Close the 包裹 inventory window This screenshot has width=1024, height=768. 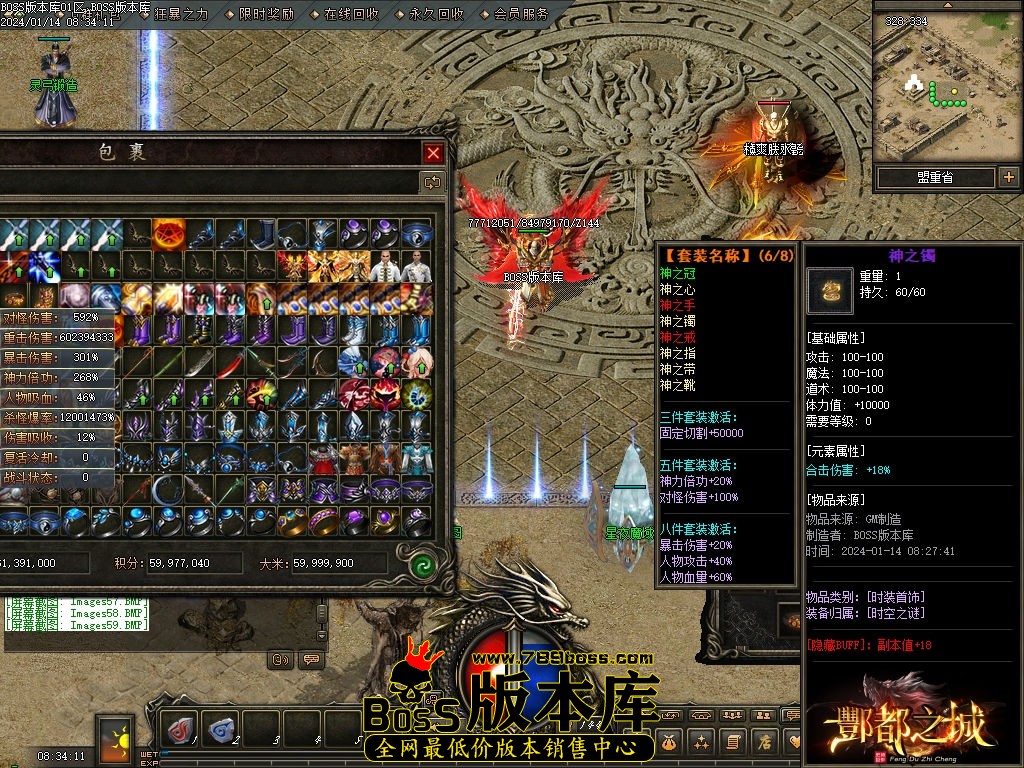(433, 153)
